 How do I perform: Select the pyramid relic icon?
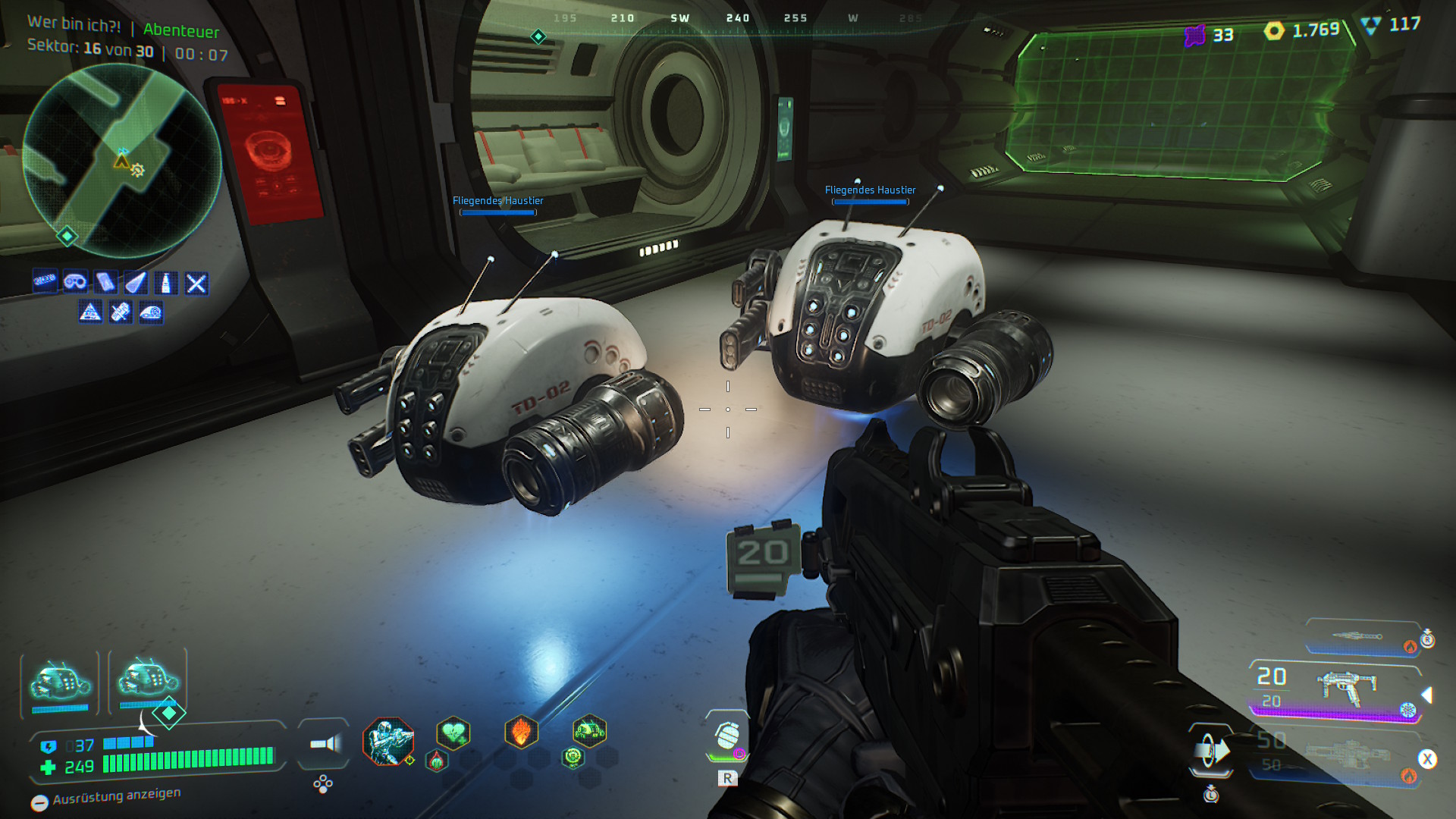tap(90, 312)
